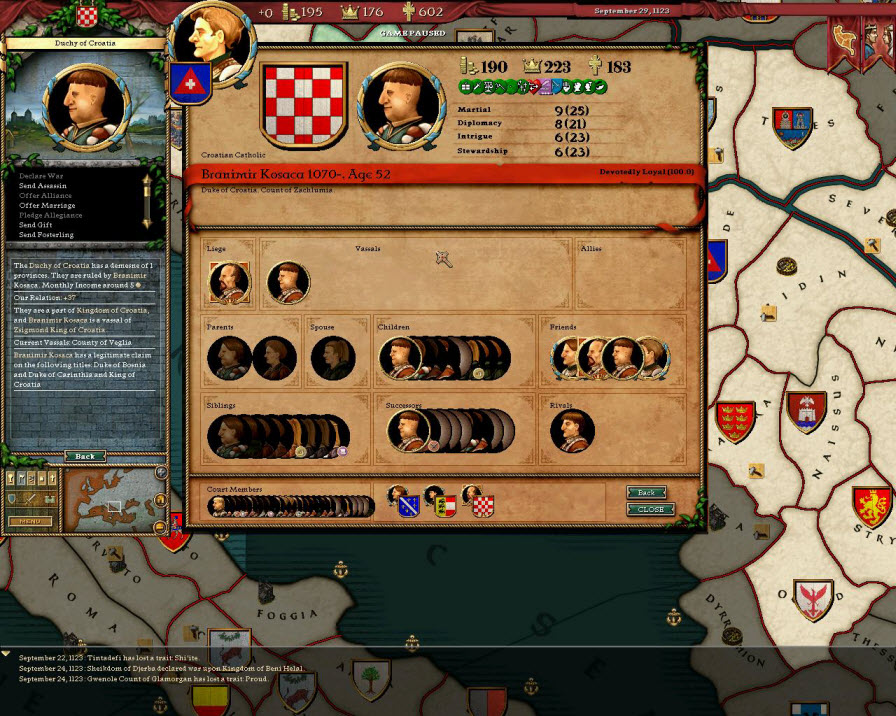Select Send Fosterling option
Screen dimensions: 896x716
46,235
